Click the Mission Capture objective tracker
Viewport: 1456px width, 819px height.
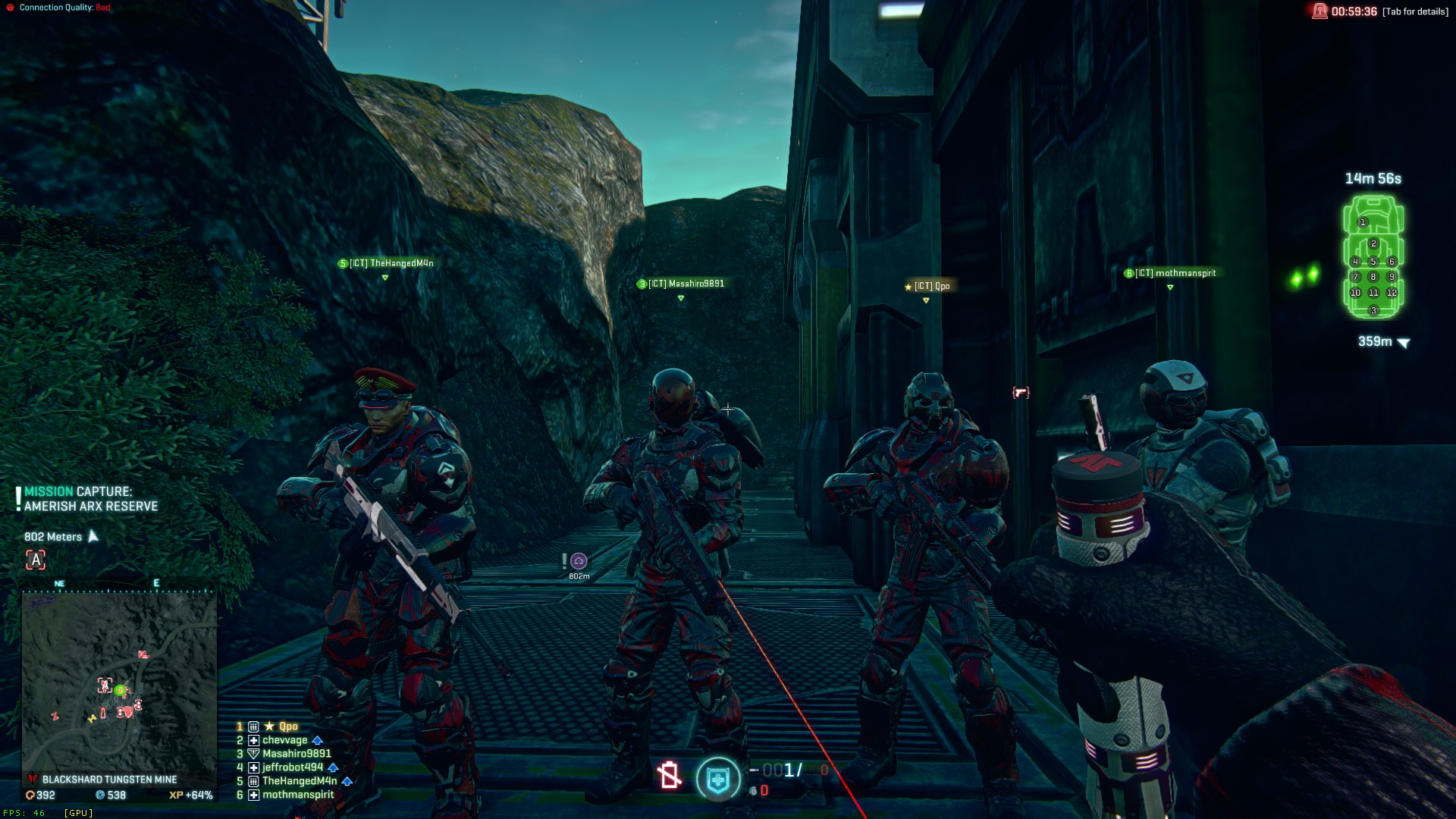point(90,499)
